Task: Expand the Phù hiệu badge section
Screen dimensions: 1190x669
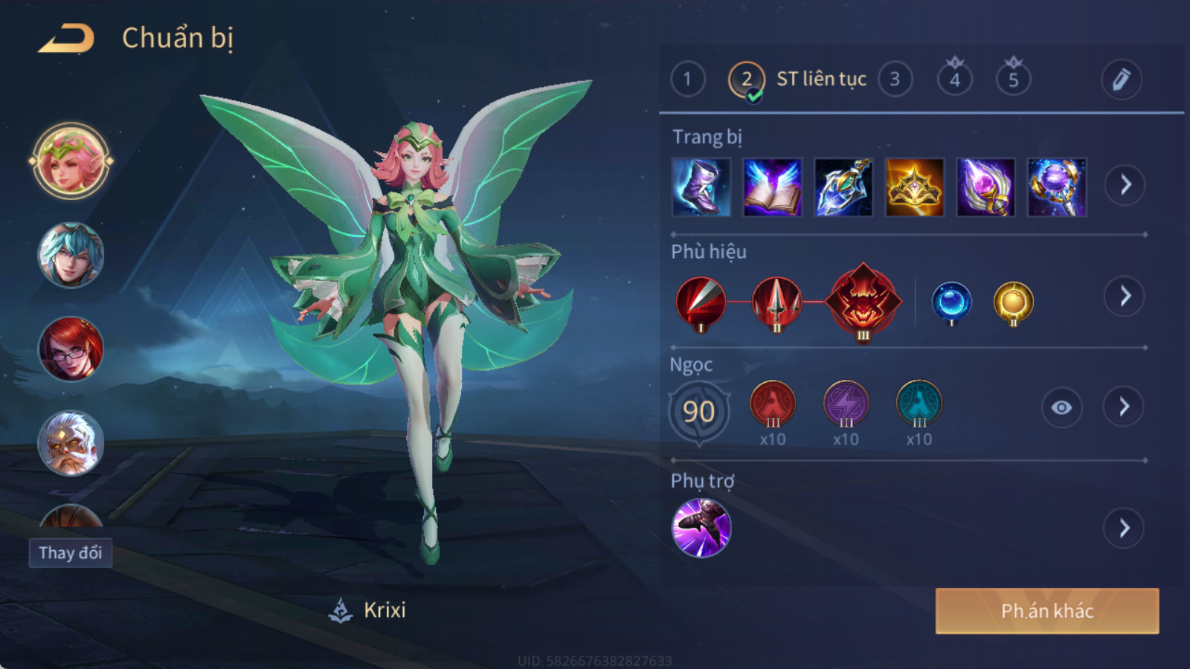Action: pos(1125,296)
